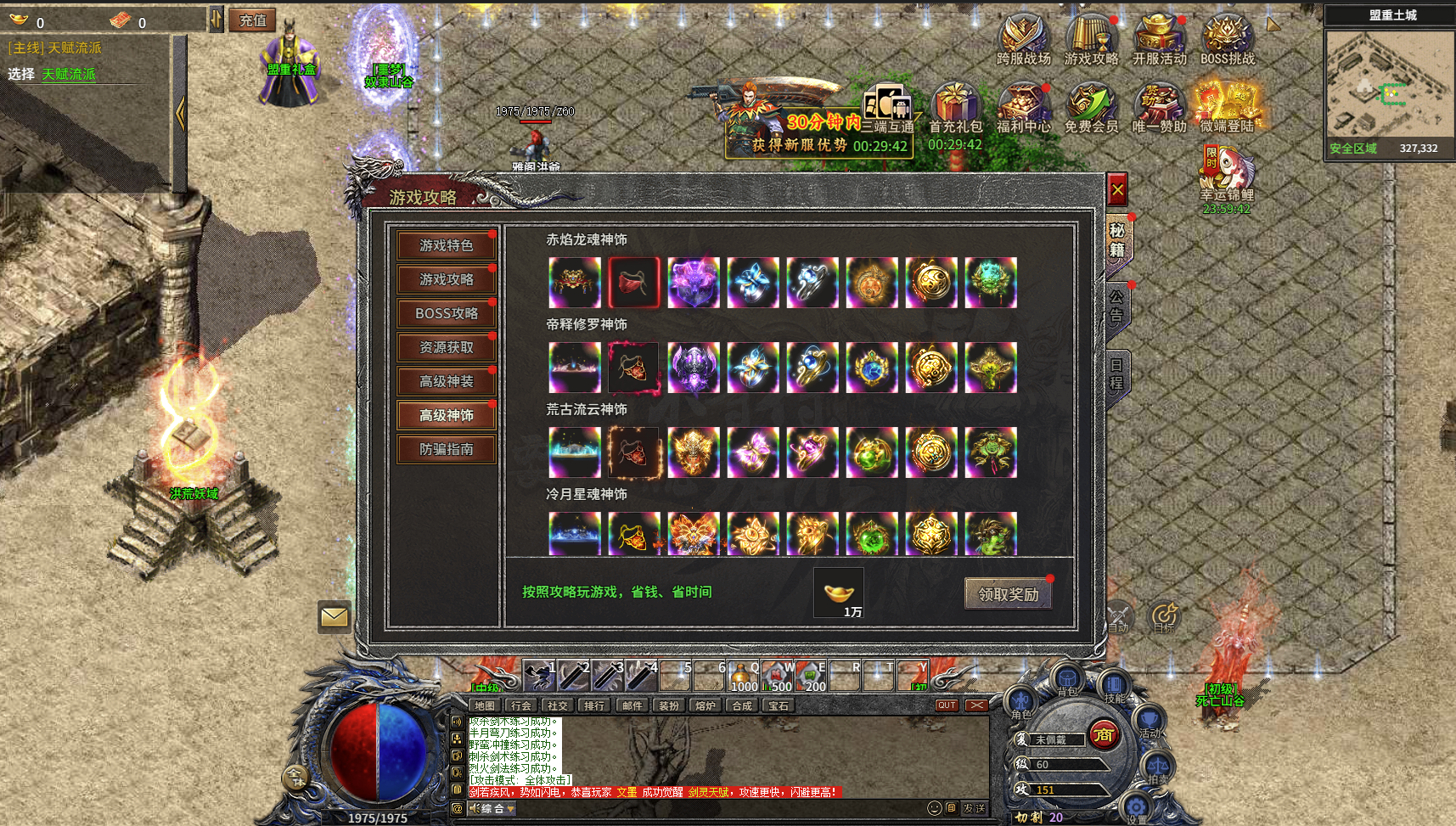Open the 游戏特色 guide section
This screenshot has width=1456, height=826.
coord(446,245)
